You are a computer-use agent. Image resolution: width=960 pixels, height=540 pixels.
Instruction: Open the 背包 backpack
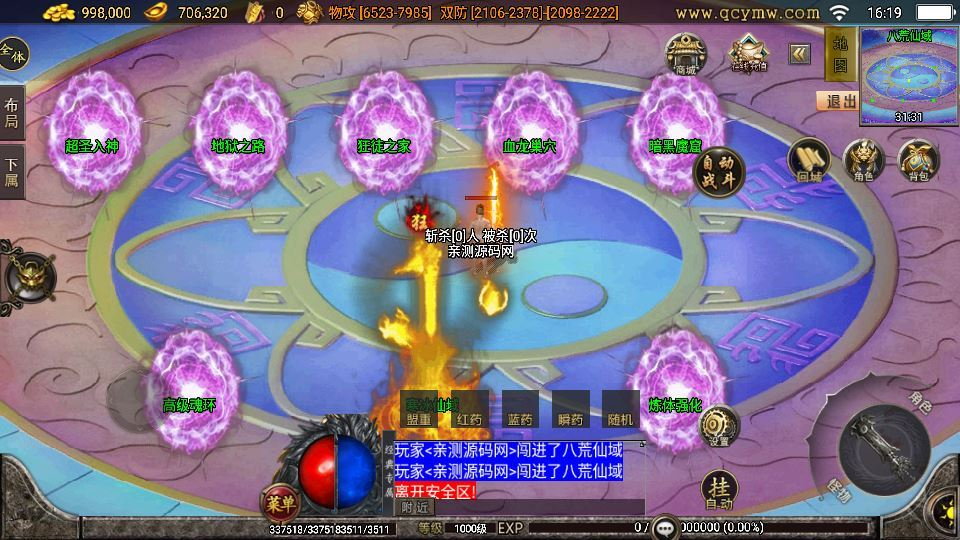[917, 160]
